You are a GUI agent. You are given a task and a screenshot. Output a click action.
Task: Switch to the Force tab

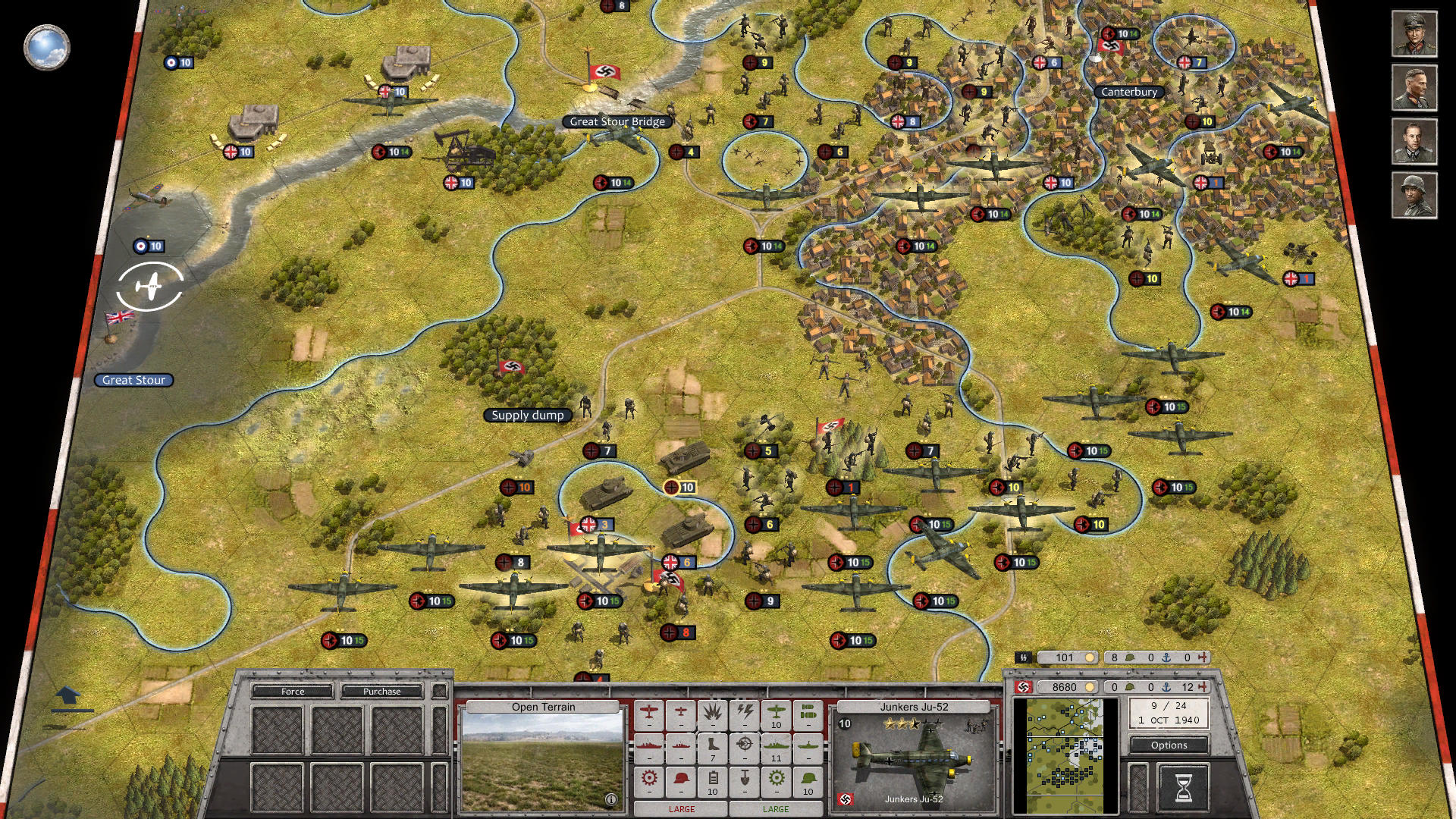(292, 691)
